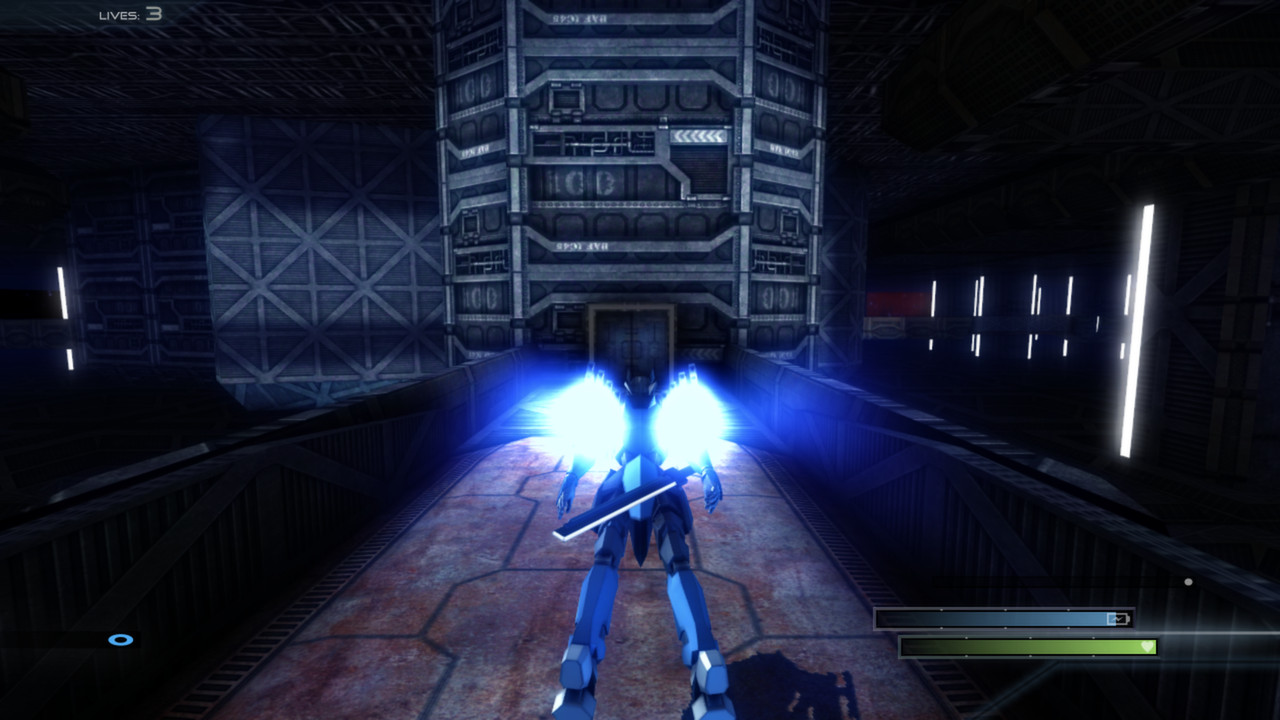Click the green health bar fill
1280x720 pixels.
click(x=1000, y=645)
